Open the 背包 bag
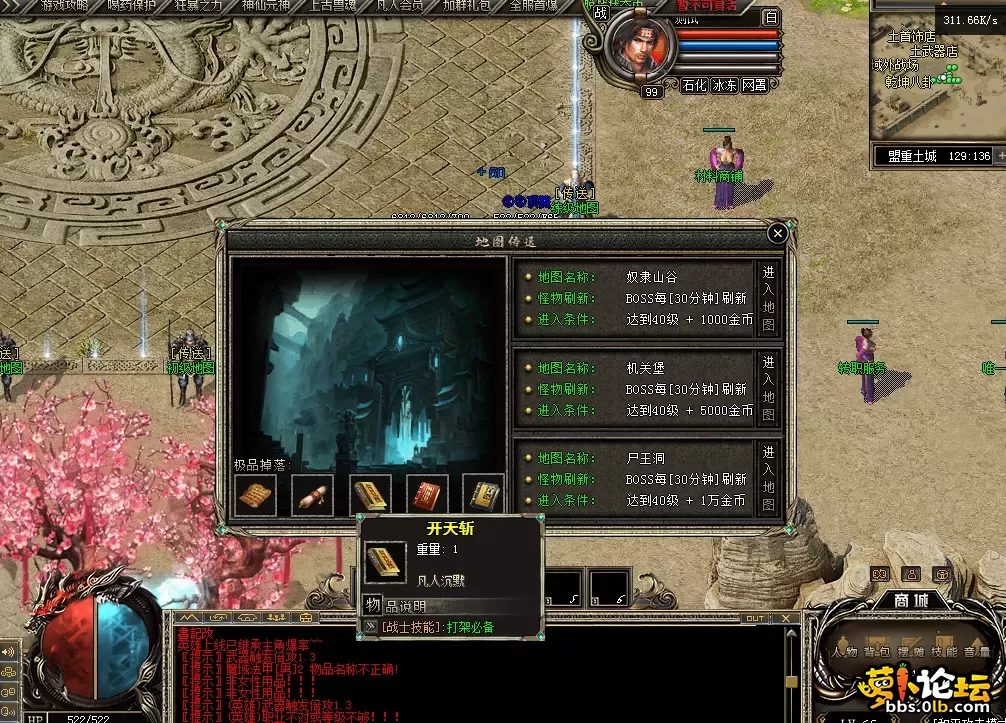 coord(876,652)
